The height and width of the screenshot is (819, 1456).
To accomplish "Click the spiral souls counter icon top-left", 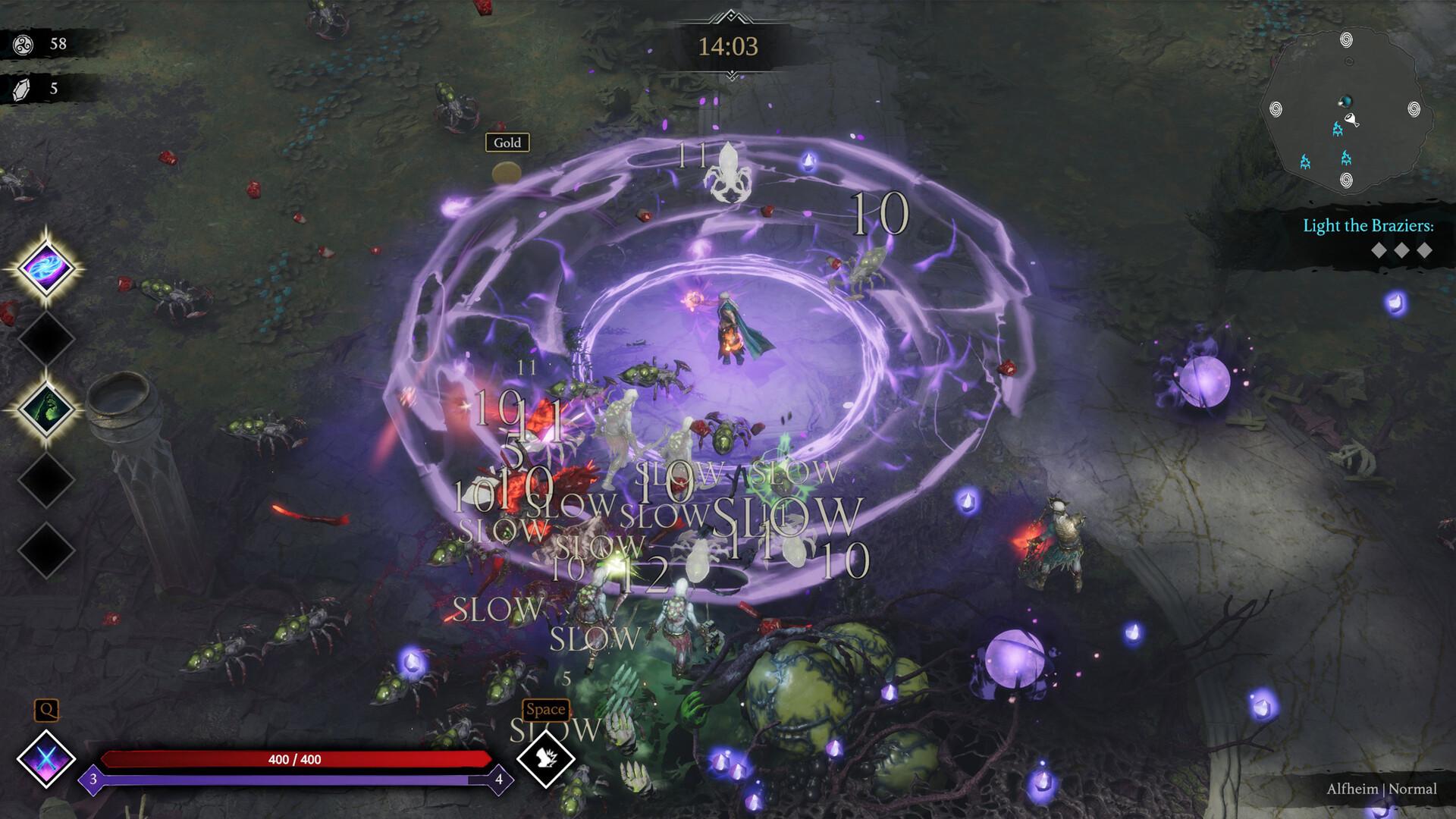I will 23,42.
